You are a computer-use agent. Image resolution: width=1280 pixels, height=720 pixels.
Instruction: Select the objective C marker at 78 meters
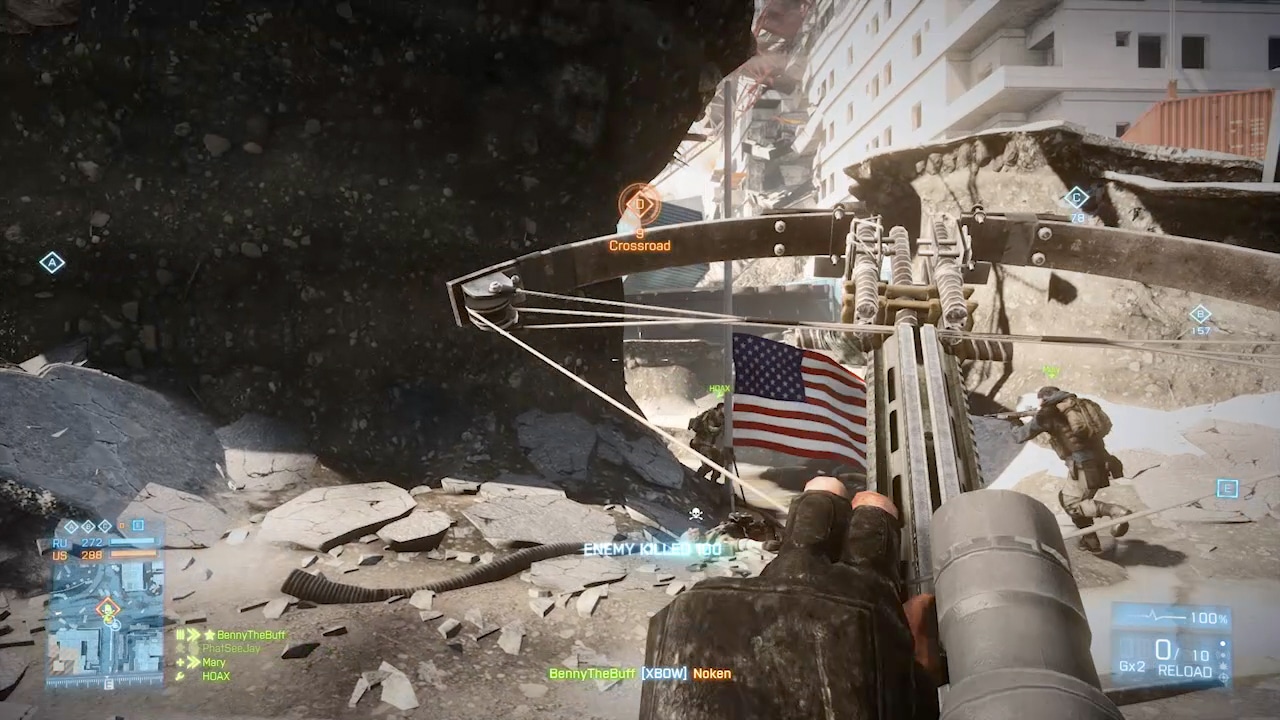tap(1076, 197)
